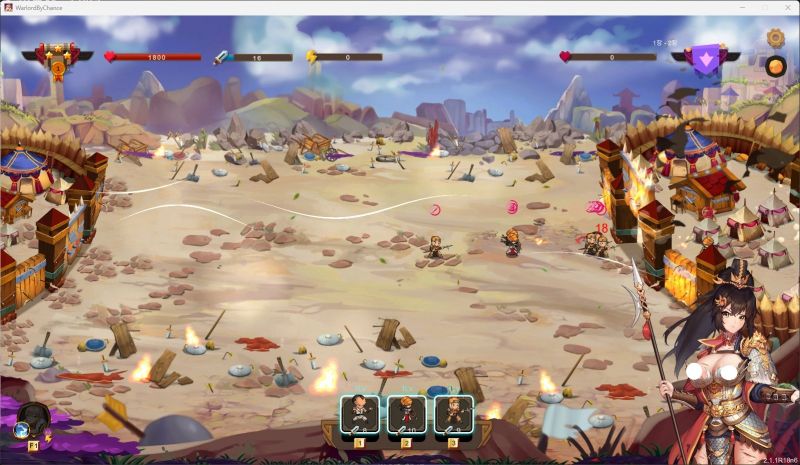Open settings with the gear icon

(775, 38)
